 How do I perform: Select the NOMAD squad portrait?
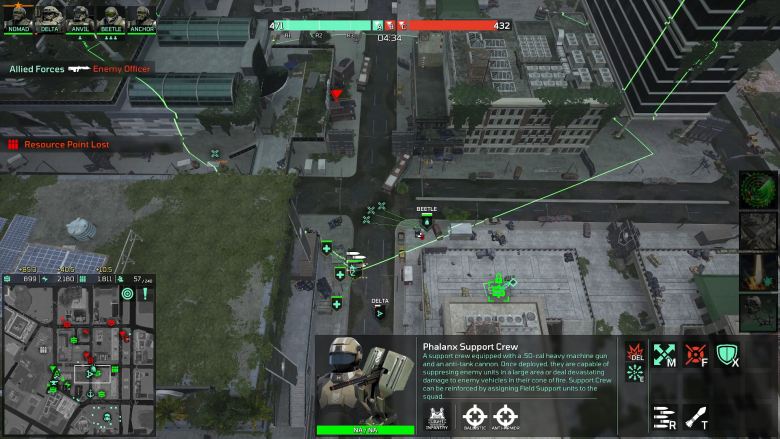click(x=20, y=16)
